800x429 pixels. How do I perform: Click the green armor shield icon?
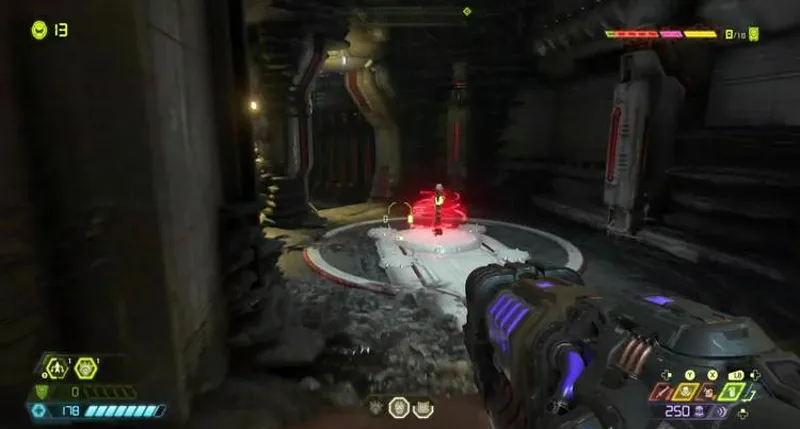pyautogui.click(x=42, y=392)
